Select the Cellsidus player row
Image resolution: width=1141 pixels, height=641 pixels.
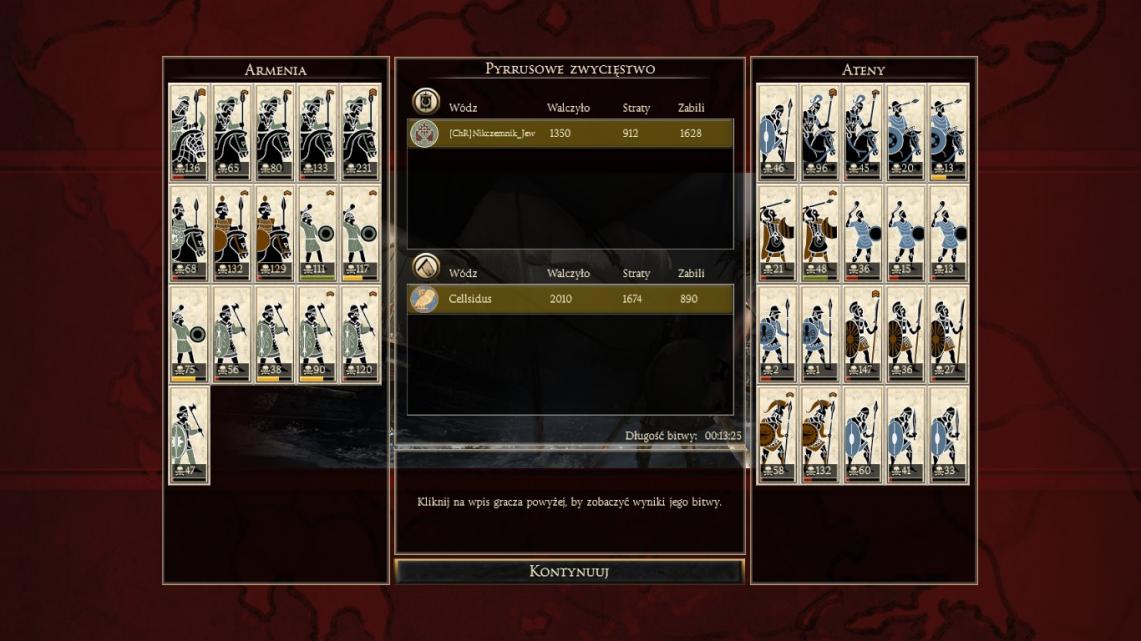[570, 299]
